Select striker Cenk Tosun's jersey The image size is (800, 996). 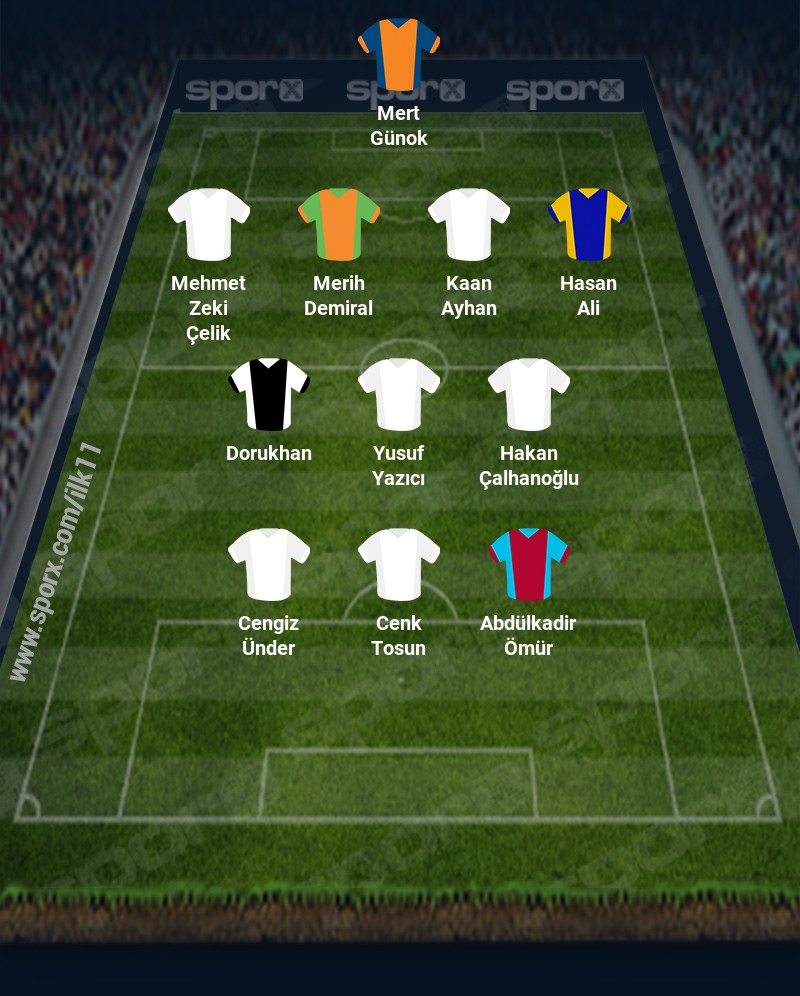tap(399, 564)
